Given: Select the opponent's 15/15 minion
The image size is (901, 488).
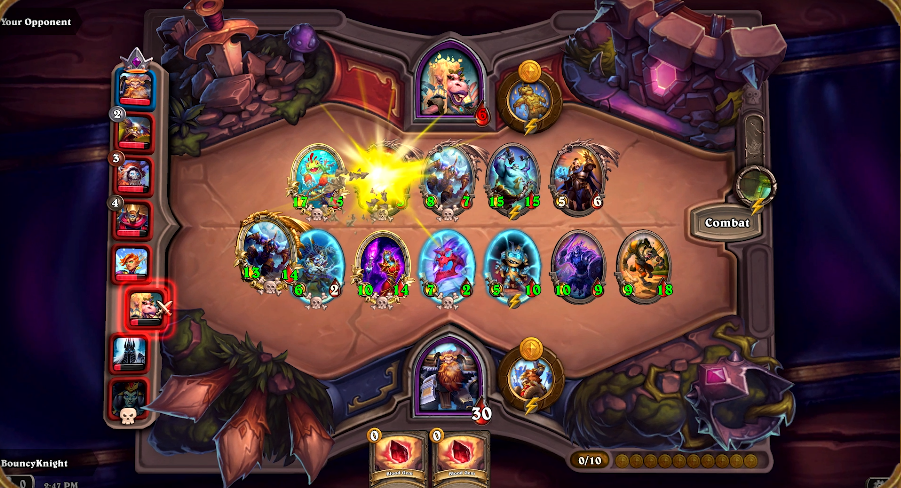Looking at the screenshot, I should click(512, 180).
